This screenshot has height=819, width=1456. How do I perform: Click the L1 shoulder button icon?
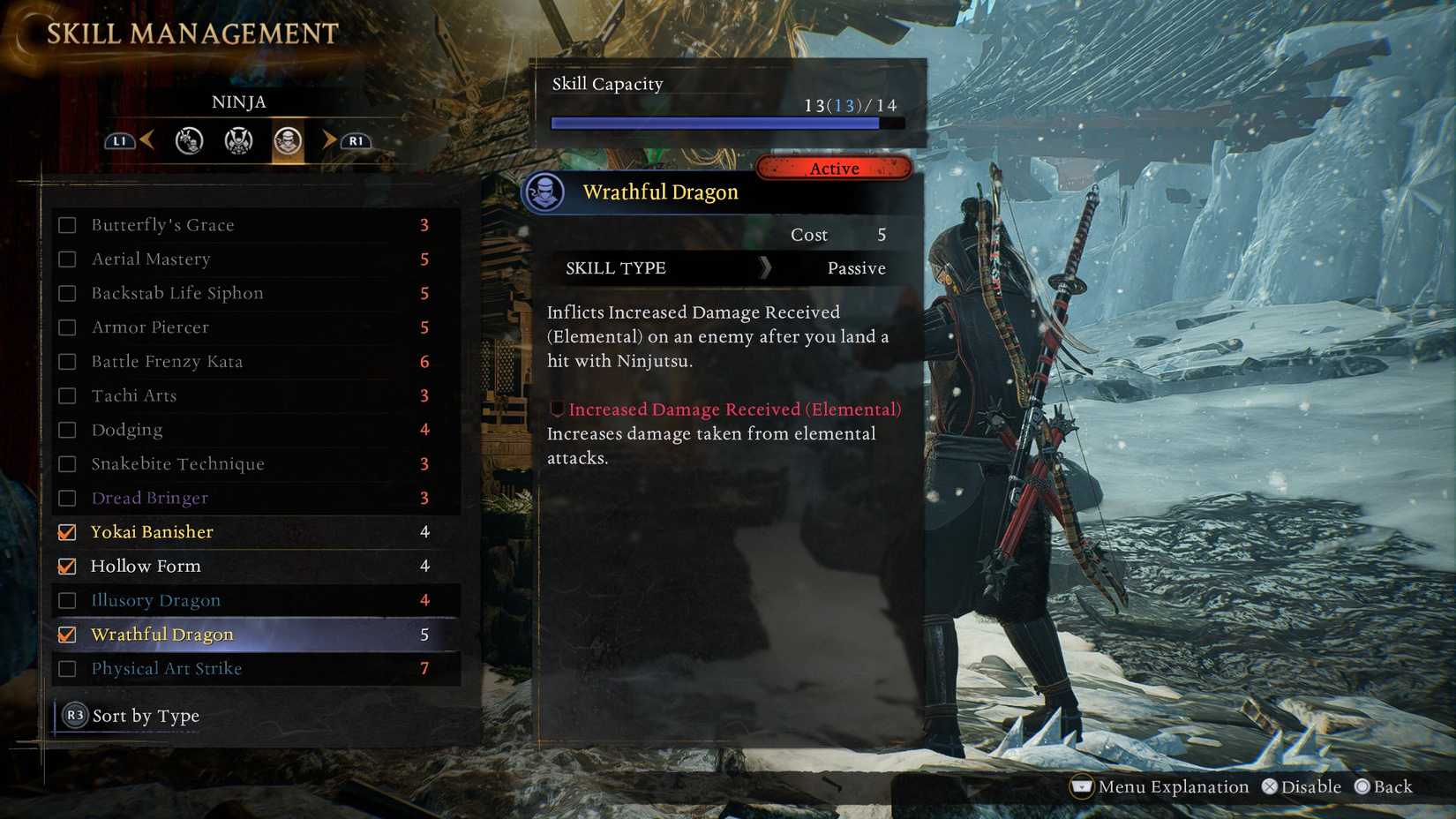pyautogui.click(x=119, y=140)
